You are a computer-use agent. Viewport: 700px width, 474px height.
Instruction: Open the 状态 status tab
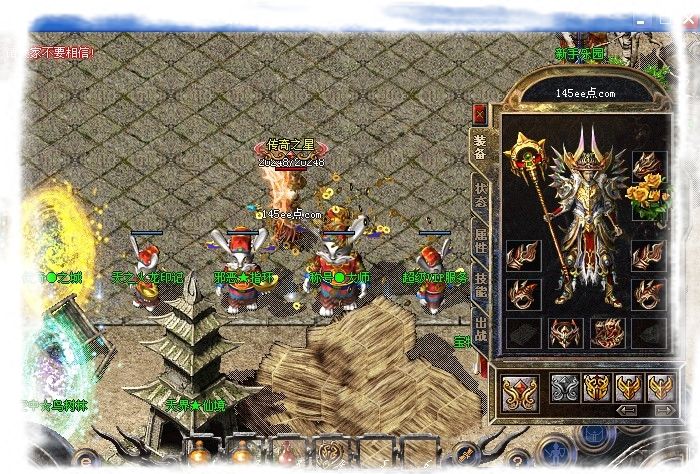click(480, 193)
